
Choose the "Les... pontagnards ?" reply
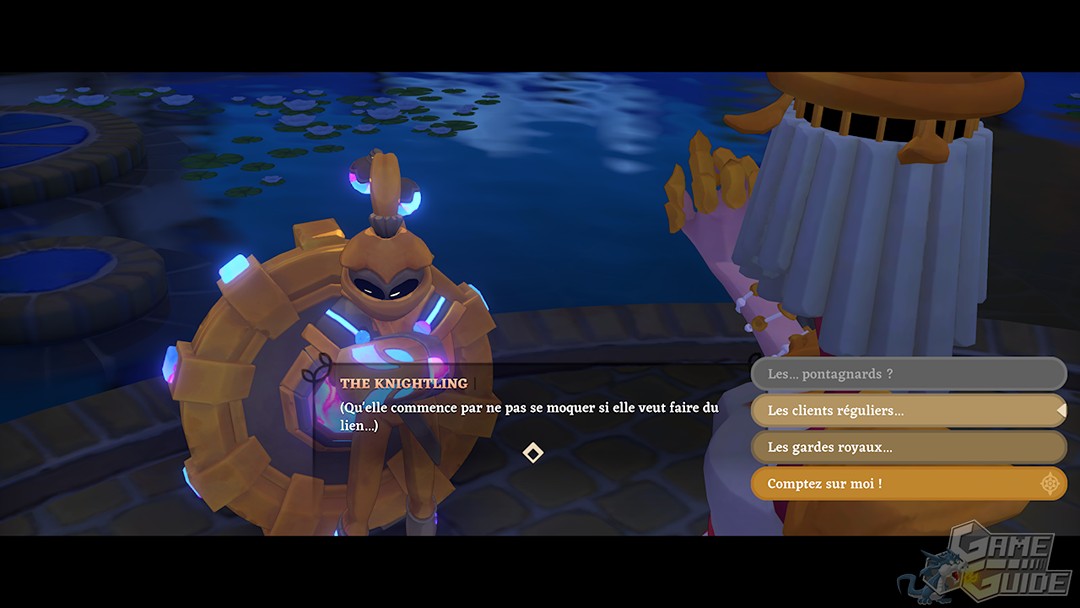(x=908, y=374)
